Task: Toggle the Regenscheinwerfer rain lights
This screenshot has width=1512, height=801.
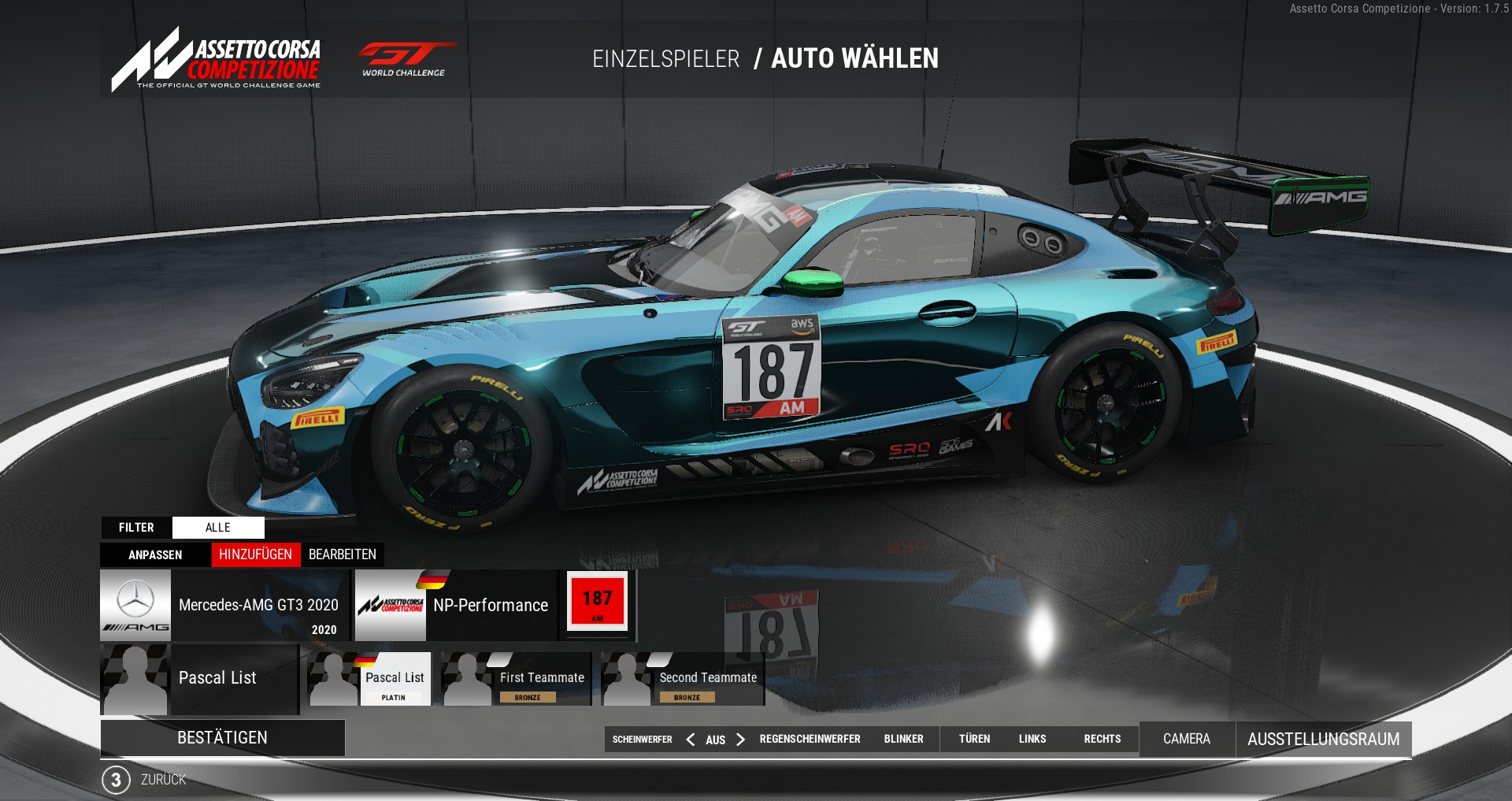Action: (x=810, y=740)
